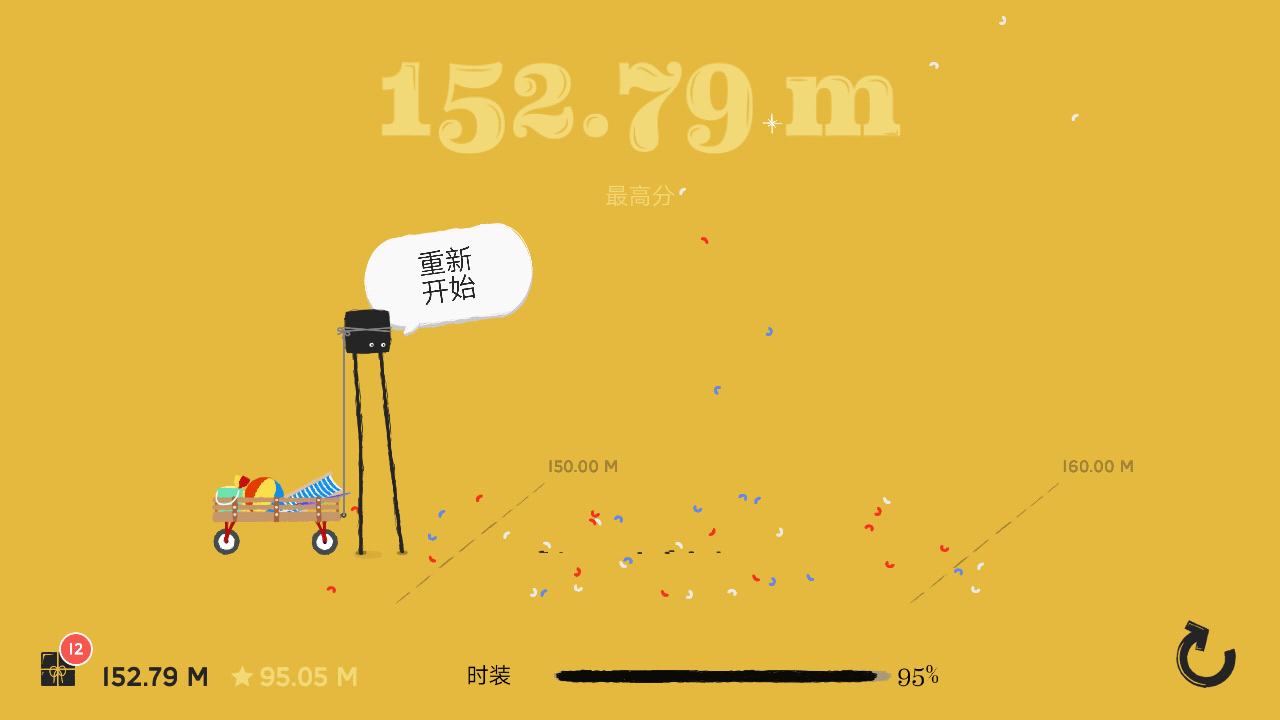Click the 150.00 M distance marker
The width and height of the screenshot is (1280, 720).
pos(581,466)
